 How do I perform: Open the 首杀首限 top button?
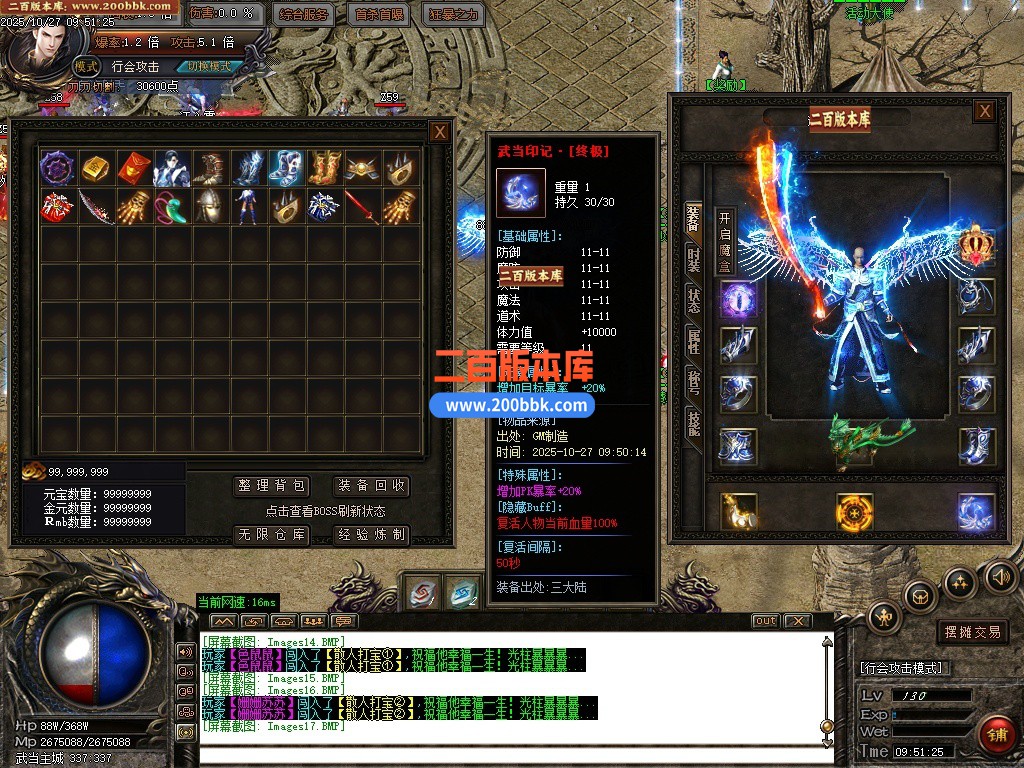(380, 15)
